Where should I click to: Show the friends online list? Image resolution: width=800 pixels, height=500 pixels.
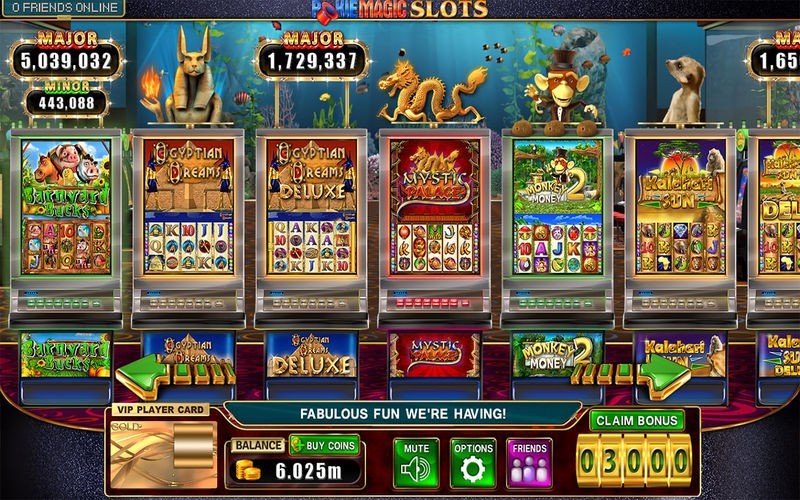(x=63, y=8)
